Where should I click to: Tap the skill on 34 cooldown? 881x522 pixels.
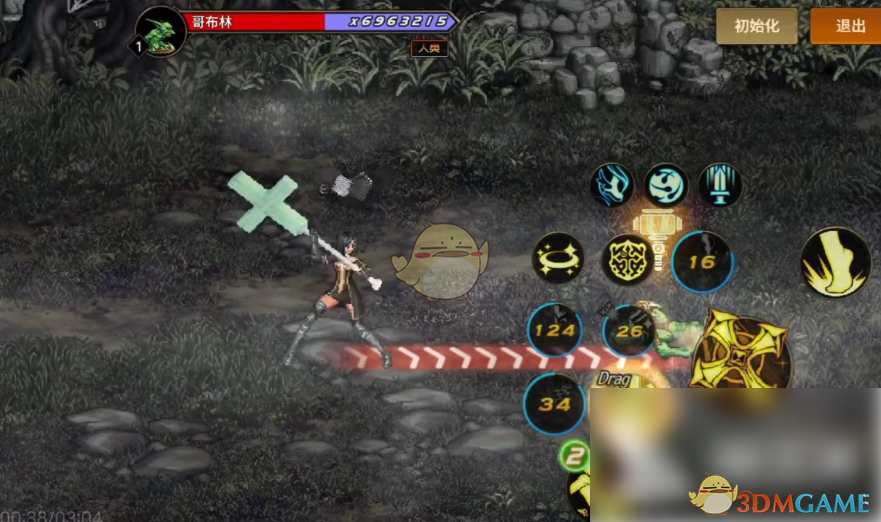[x=553, y=404]
